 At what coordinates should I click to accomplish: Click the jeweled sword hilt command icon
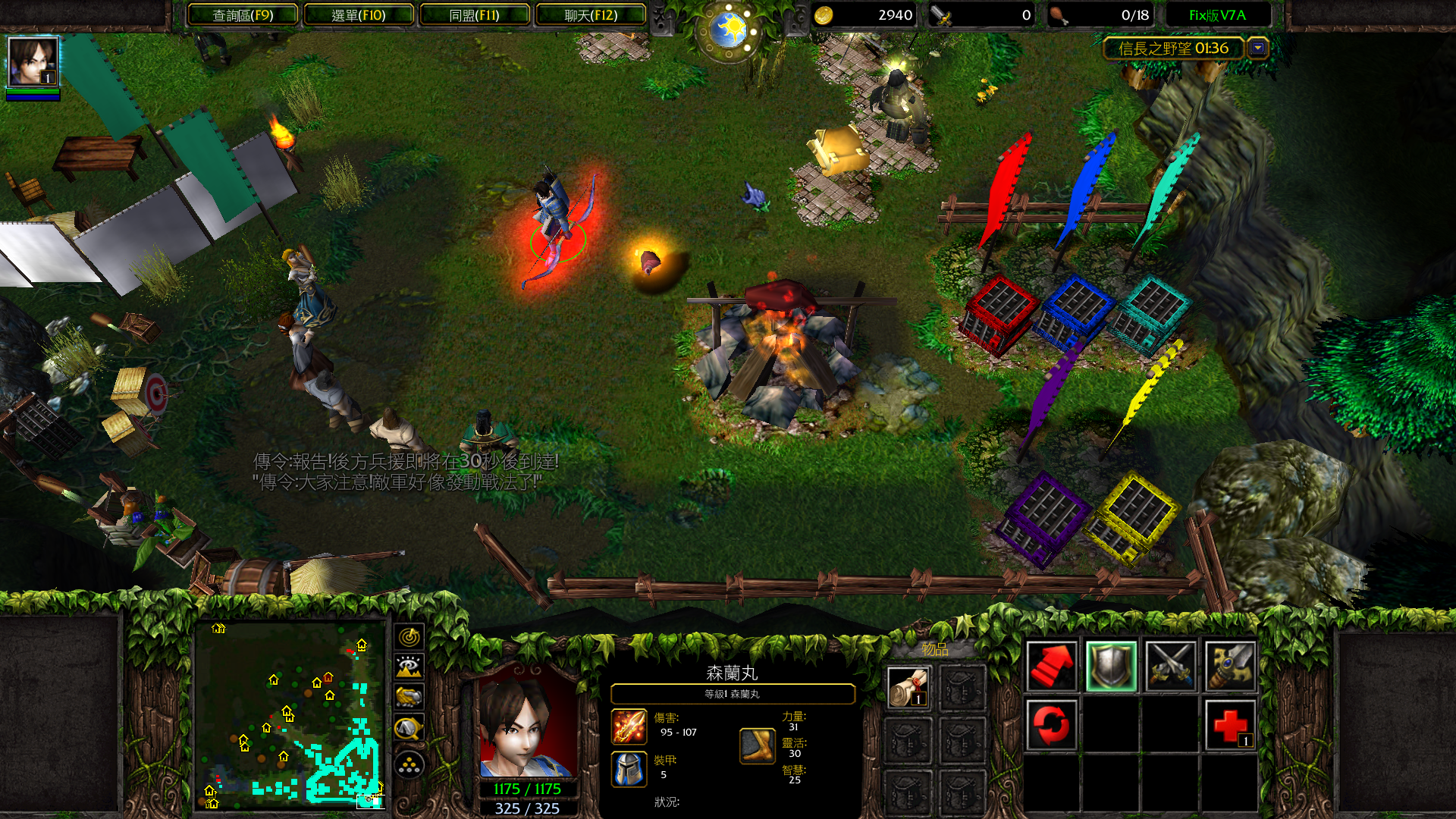[1229, 666]
